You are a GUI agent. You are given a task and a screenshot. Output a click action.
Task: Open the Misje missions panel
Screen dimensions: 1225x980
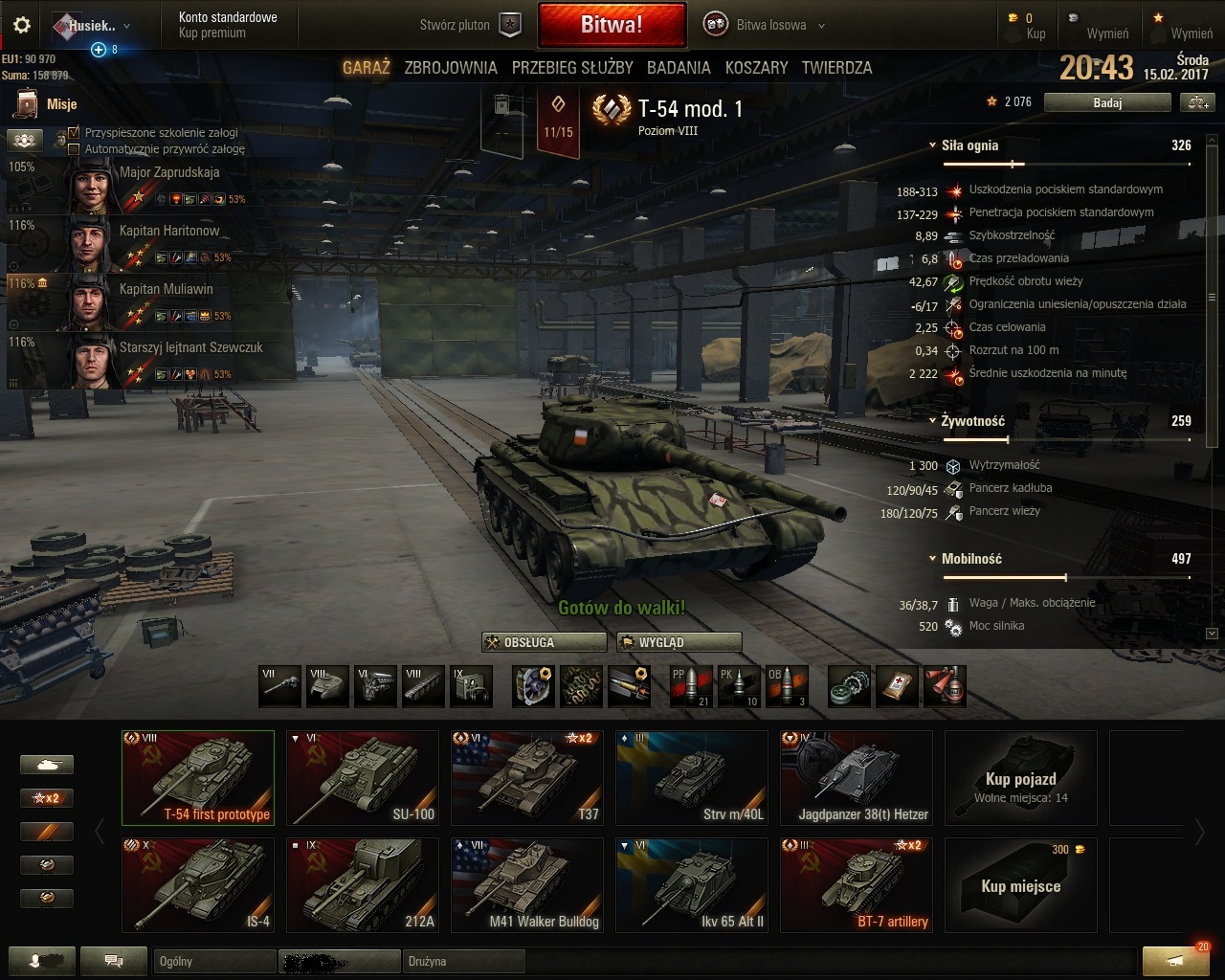point(46,104)
